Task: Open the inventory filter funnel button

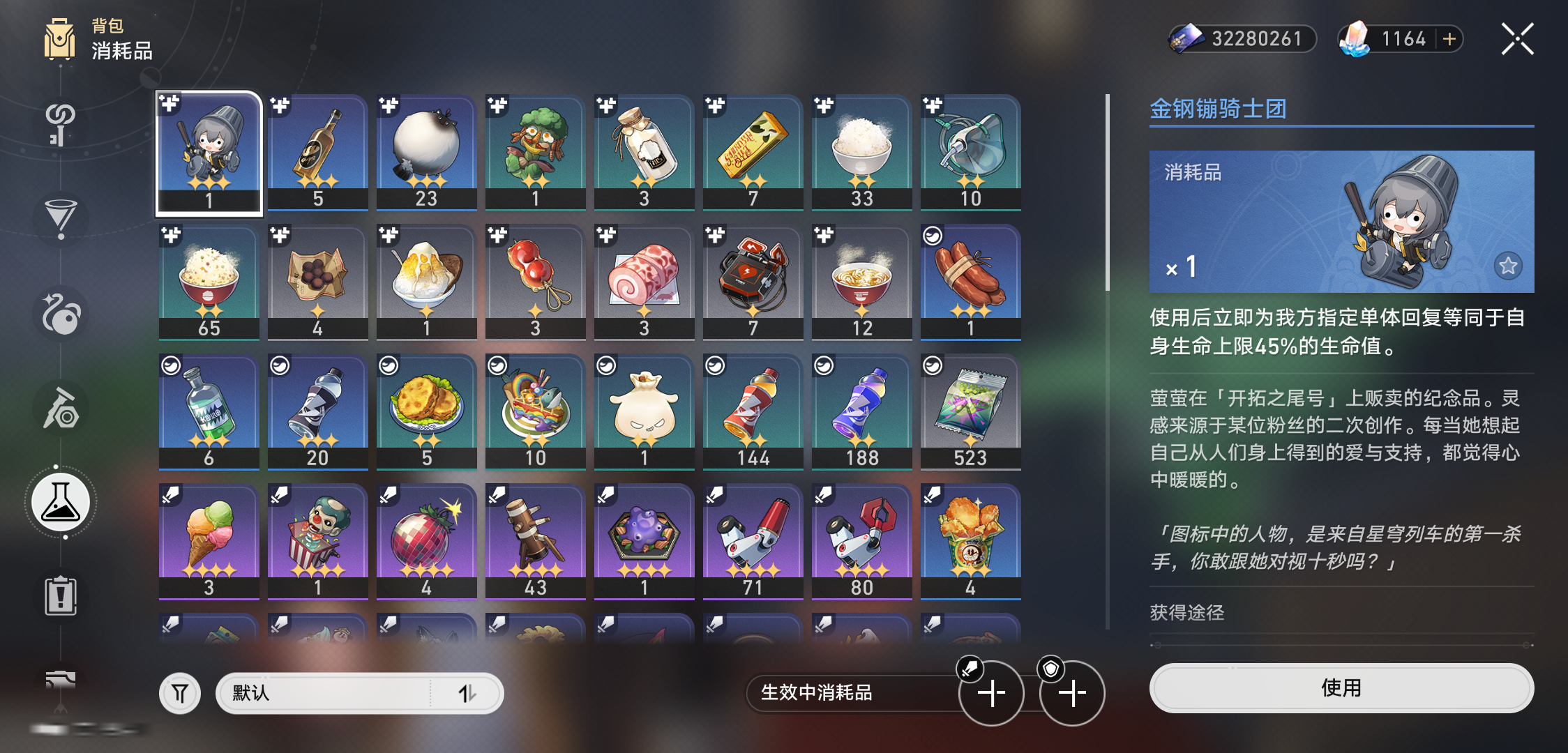Action: (x=180, y=693)
